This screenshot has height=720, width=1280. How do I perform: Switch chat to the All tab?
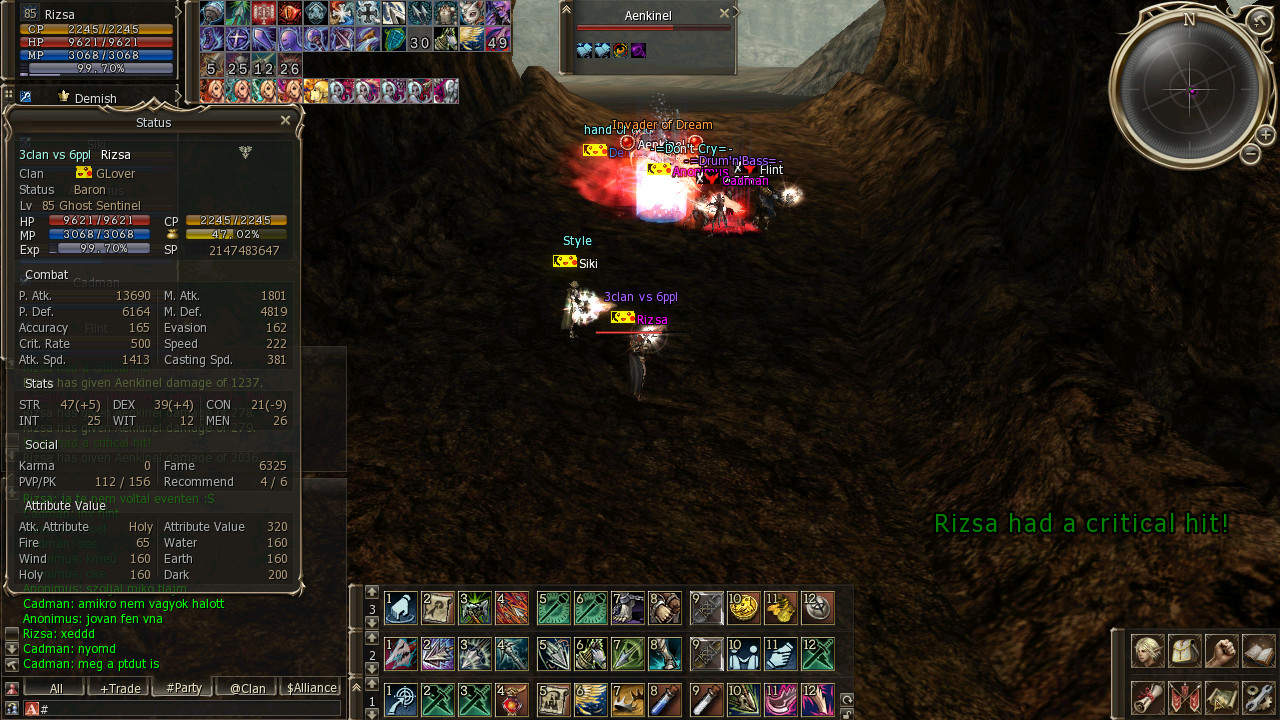coord(55,688)
